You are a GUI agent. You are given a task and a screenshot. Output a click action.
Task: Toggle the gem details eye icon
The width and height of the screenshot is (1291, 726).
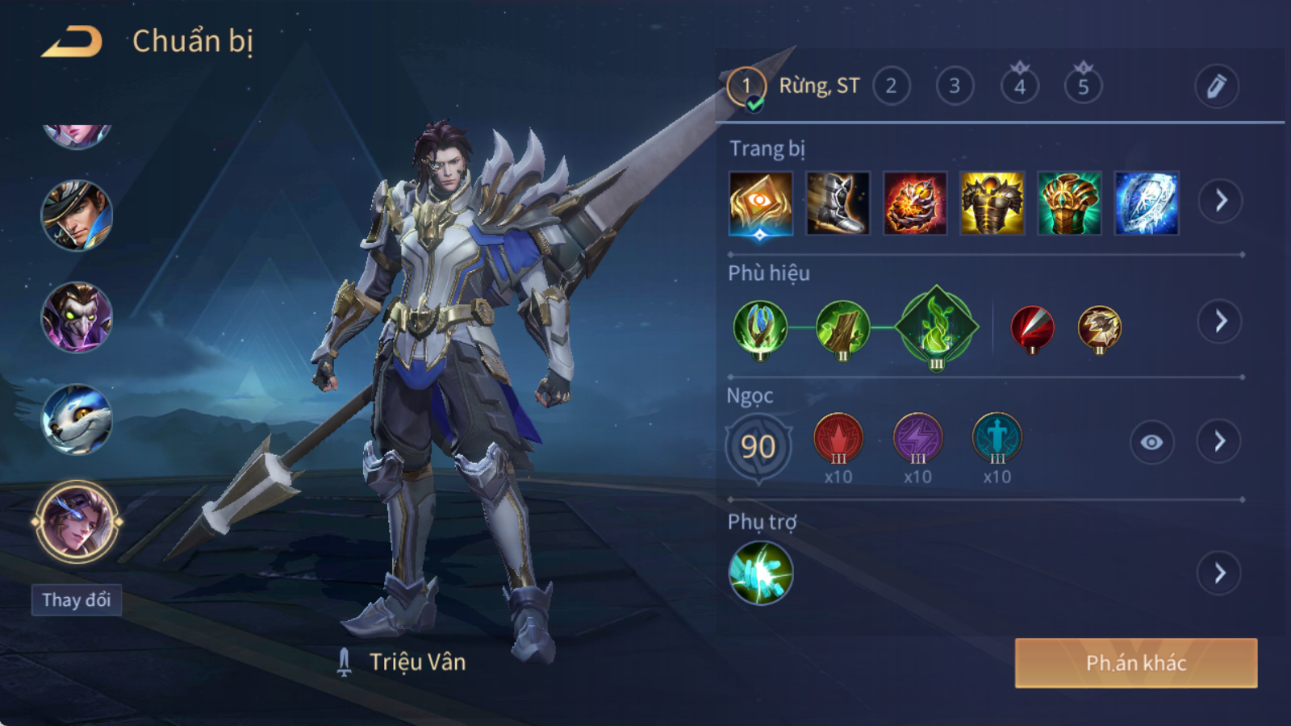point(1152,442)
